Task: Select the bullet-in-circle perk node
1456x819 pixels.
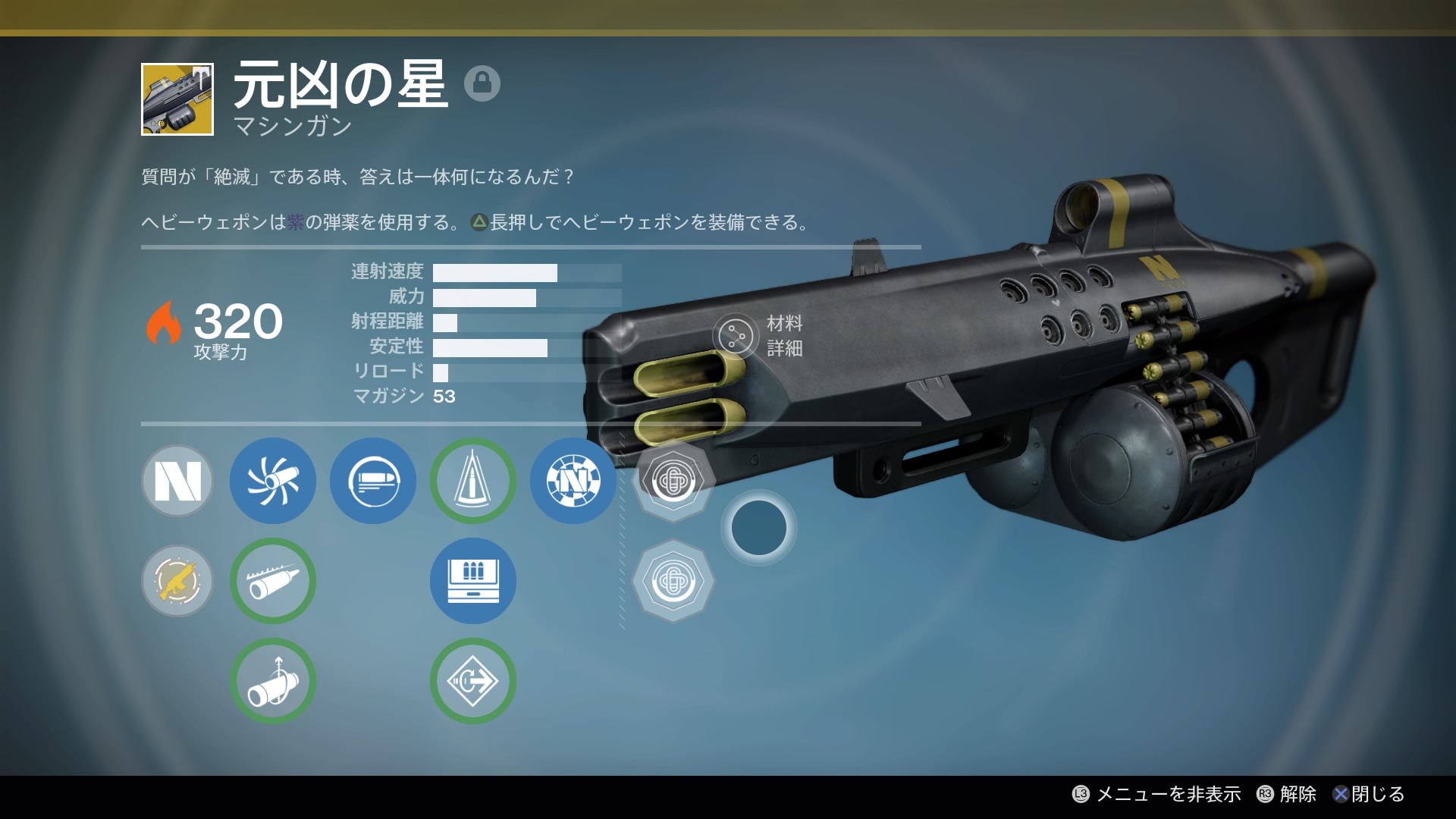Action: (x=373, y=481)
